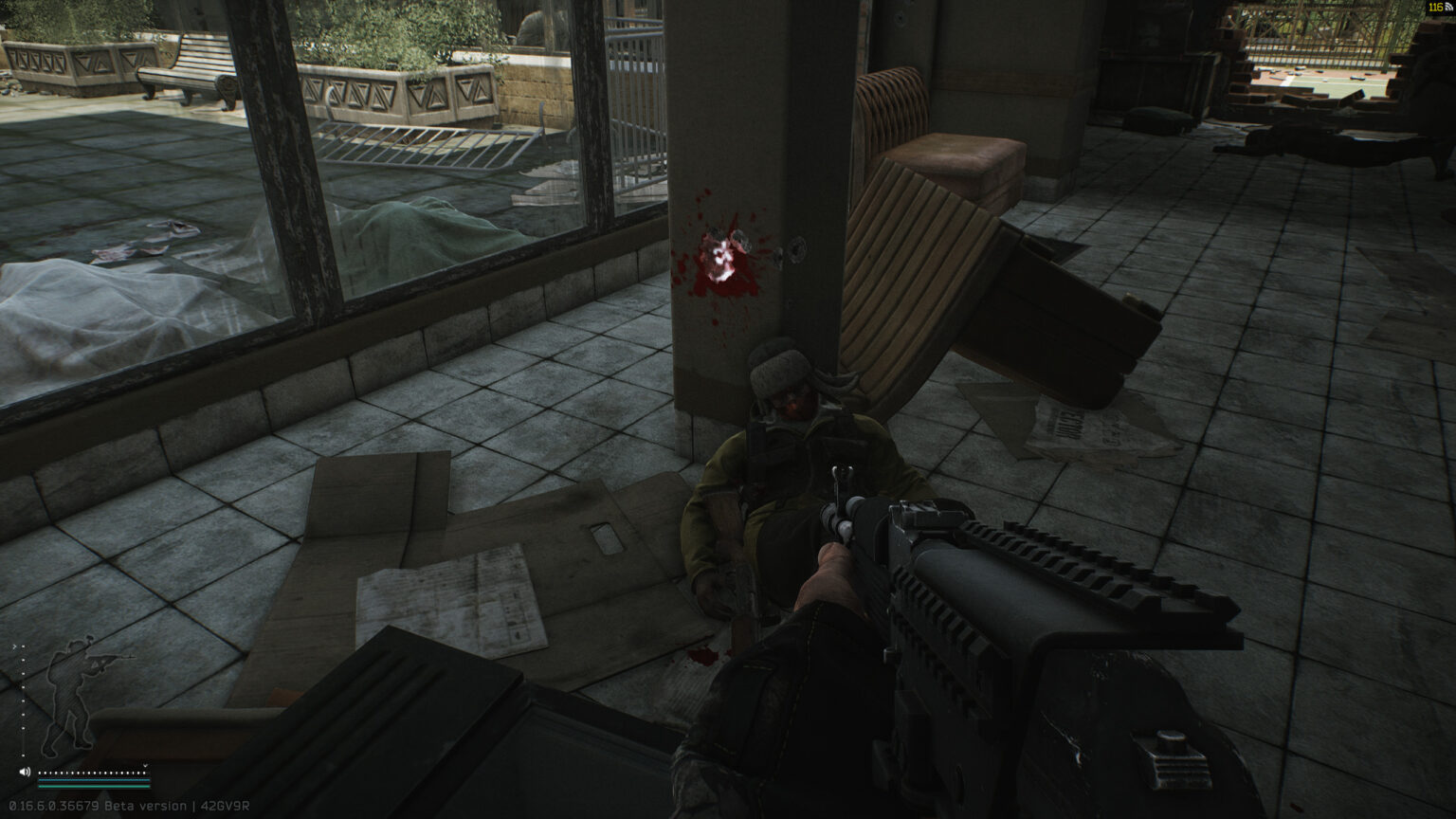Select the speaker volume icon
Image resolution: width=1456 pixels, height=819 pixels.
click(x=25, y=772)
